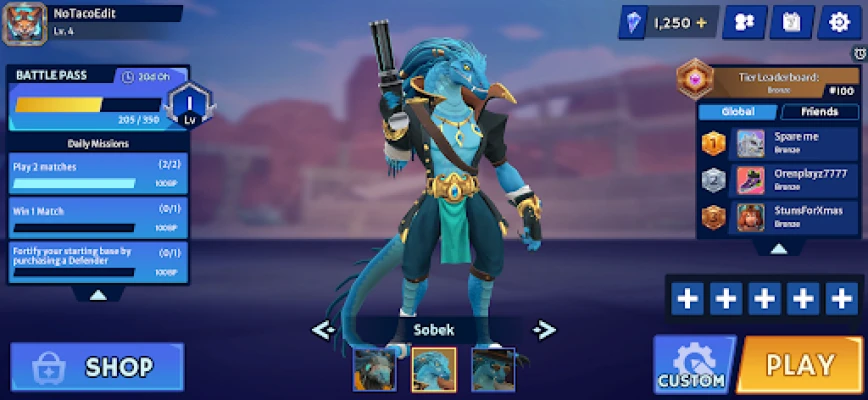Add more gems with the plus button

[x=701, y=22]
